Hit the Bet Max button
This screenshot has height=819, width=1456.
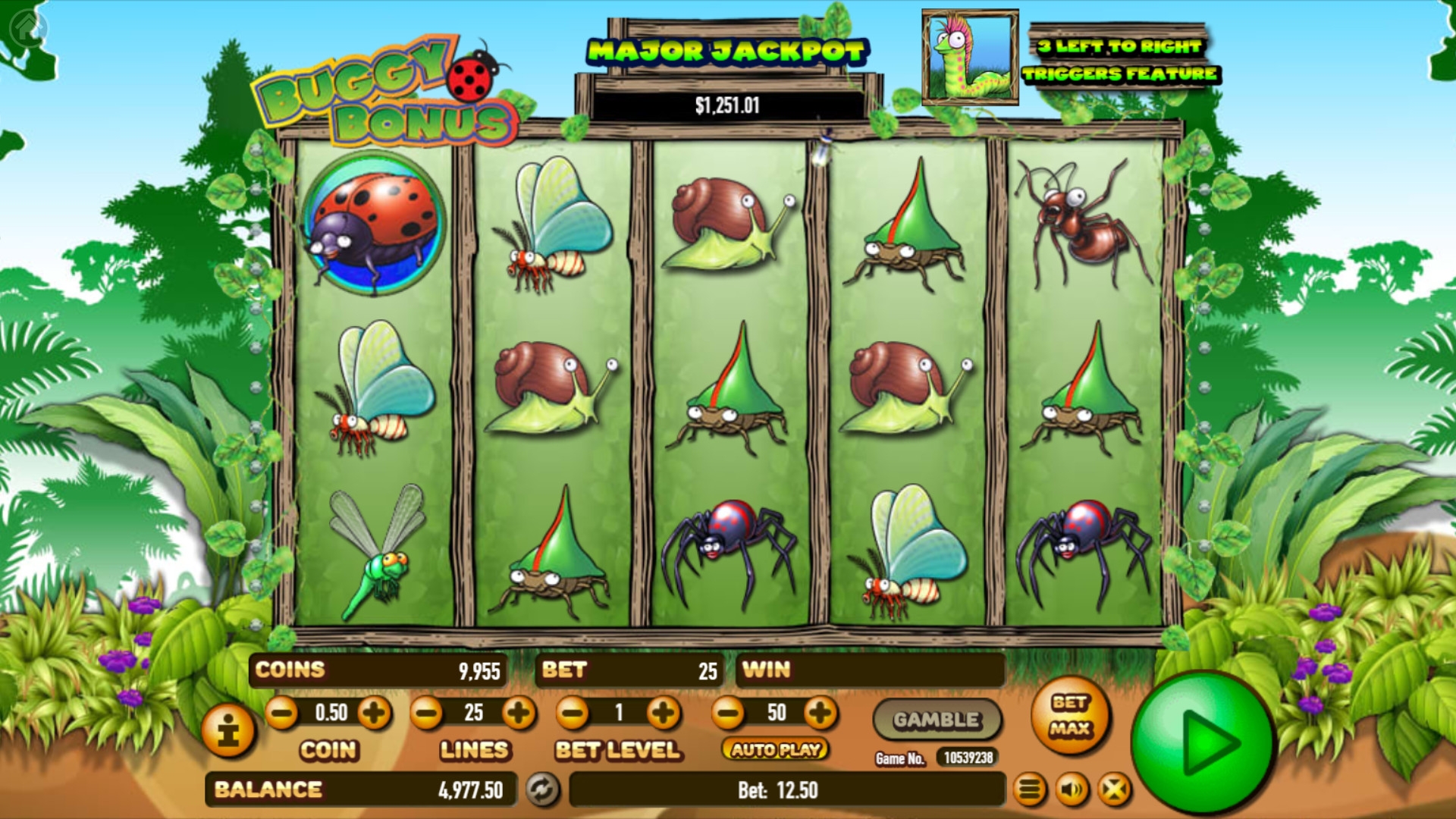pyautogui.click(x=1070, y=716)
